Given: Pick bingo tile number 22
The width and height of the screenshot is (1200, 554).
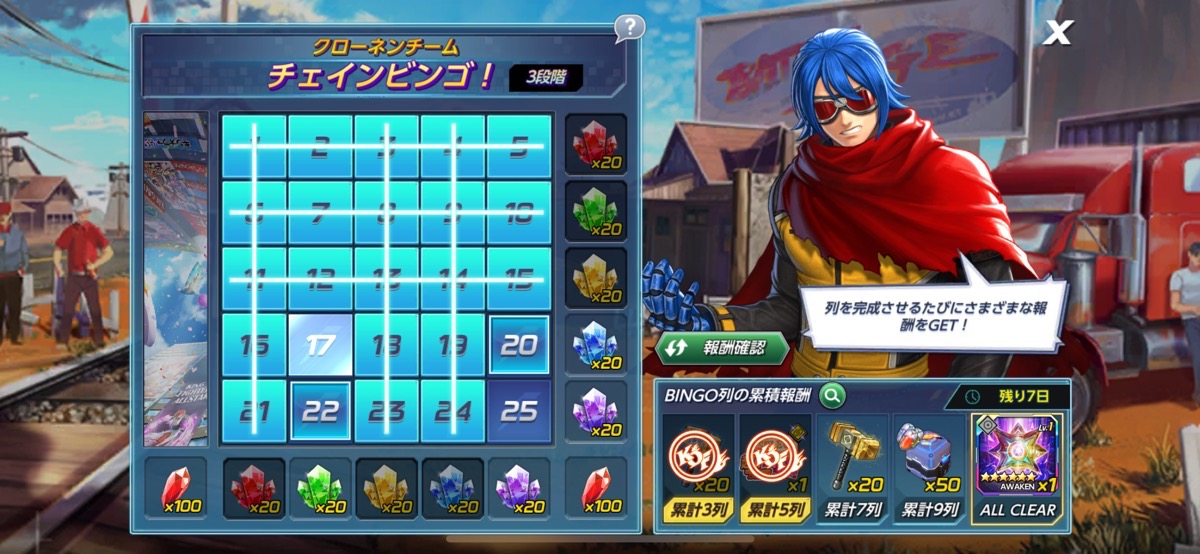Looking at the screenshot, I should 320,411.
